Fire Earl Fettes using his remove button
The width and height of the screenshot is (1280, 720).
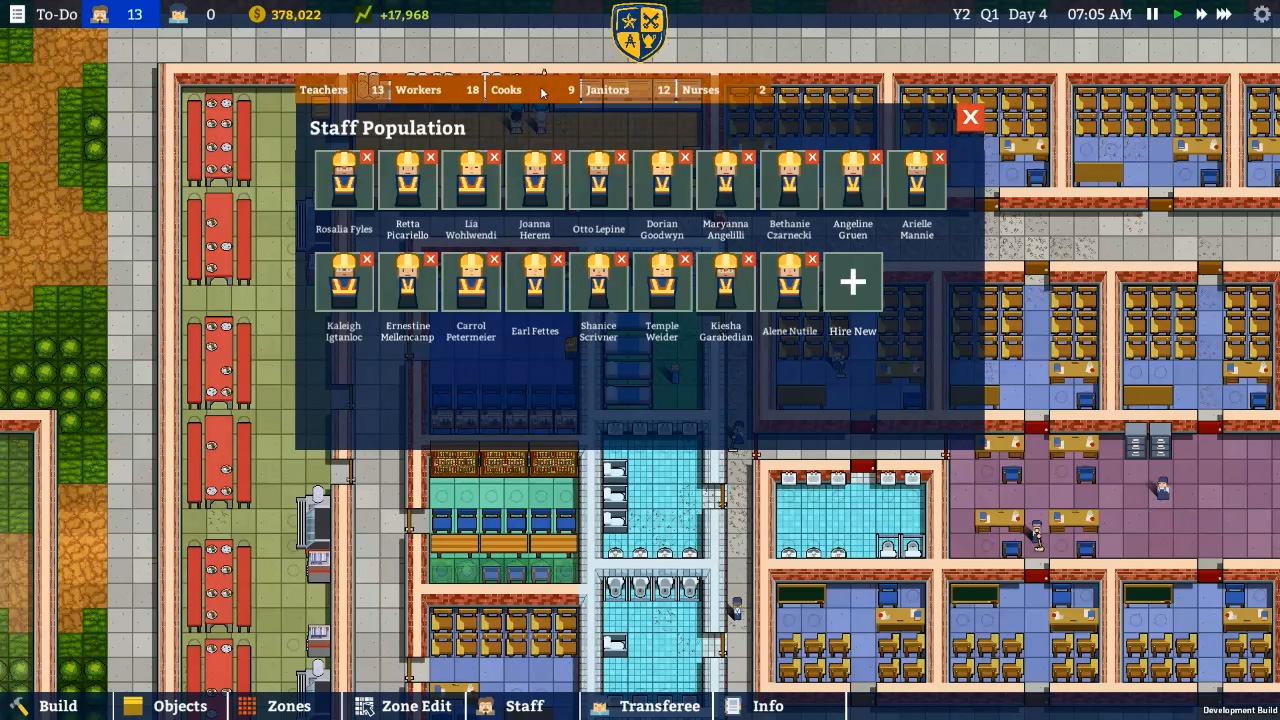point(557,259)
